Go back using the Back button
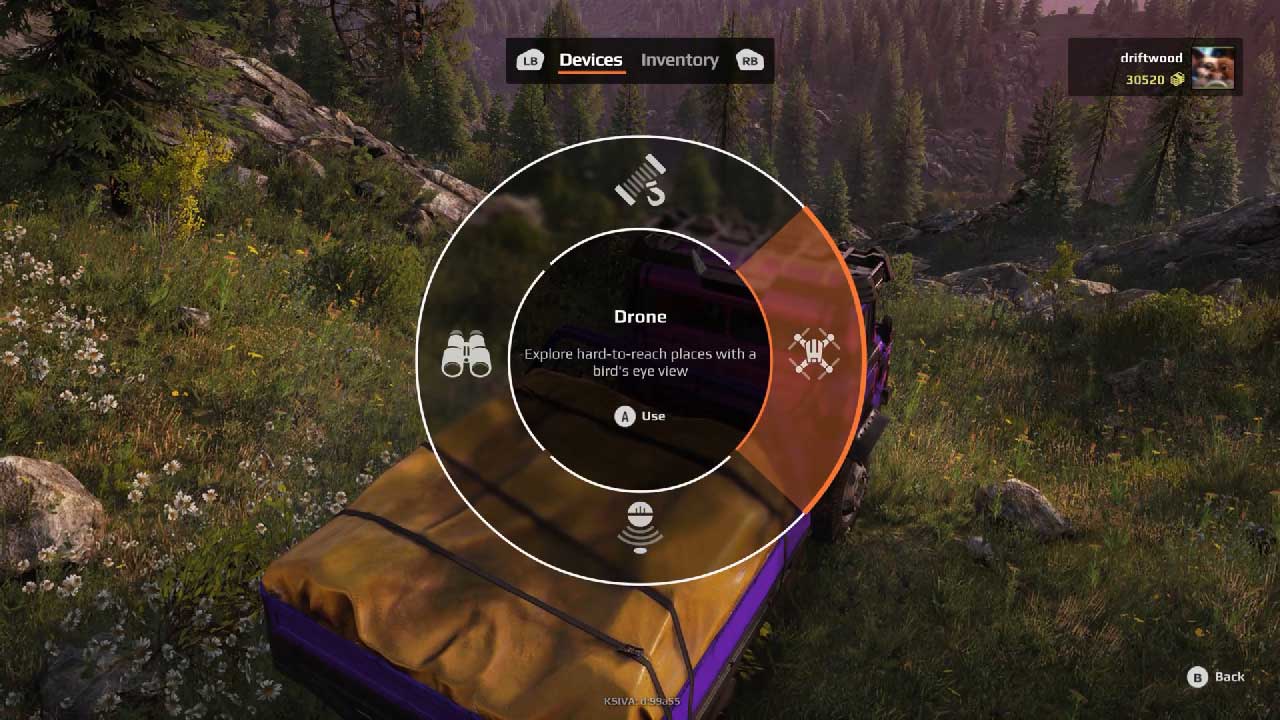 1216,677
